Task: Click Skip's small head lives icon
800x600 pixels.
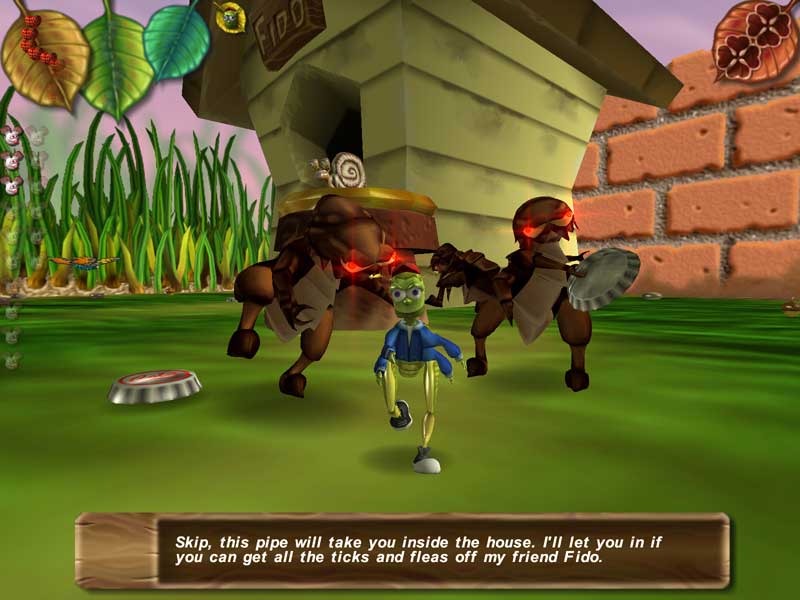Action: pos(230,16)
